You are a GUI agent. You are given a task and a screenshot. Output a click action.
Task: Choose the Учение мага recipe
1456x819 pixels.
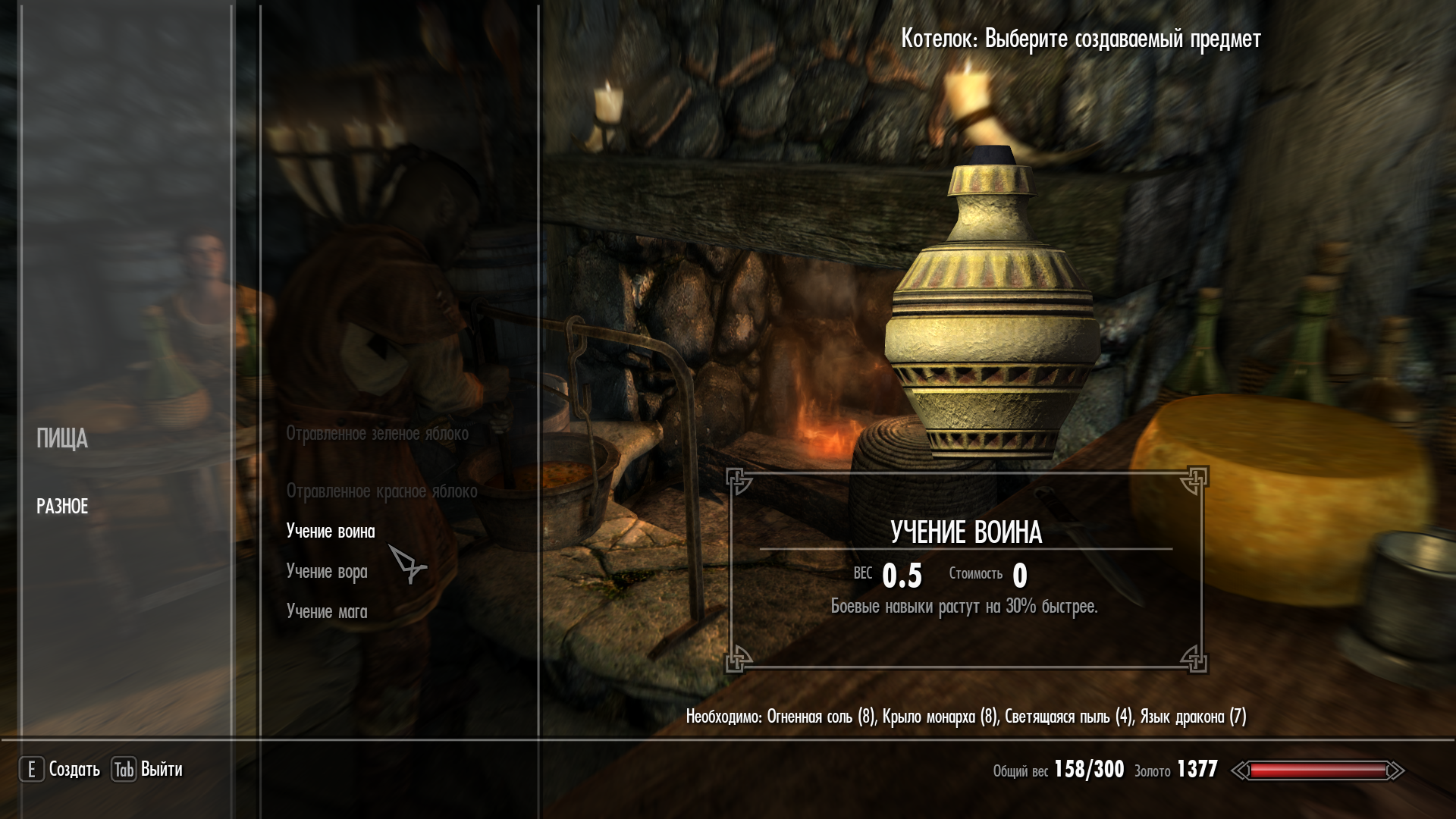click(327, 612)
